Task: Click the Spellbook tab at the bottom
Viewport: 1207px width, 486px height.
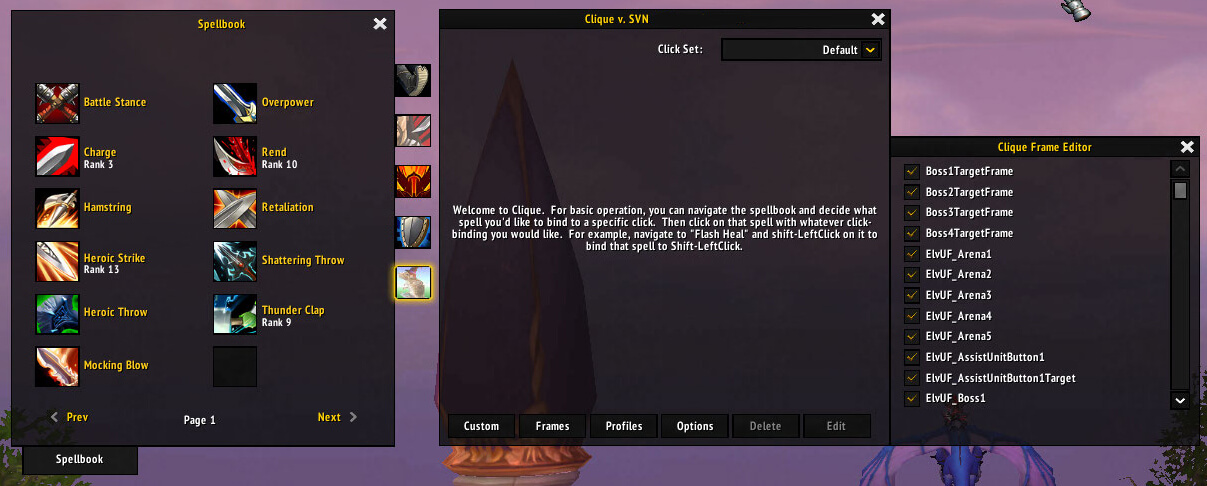Action: (79, 460)
